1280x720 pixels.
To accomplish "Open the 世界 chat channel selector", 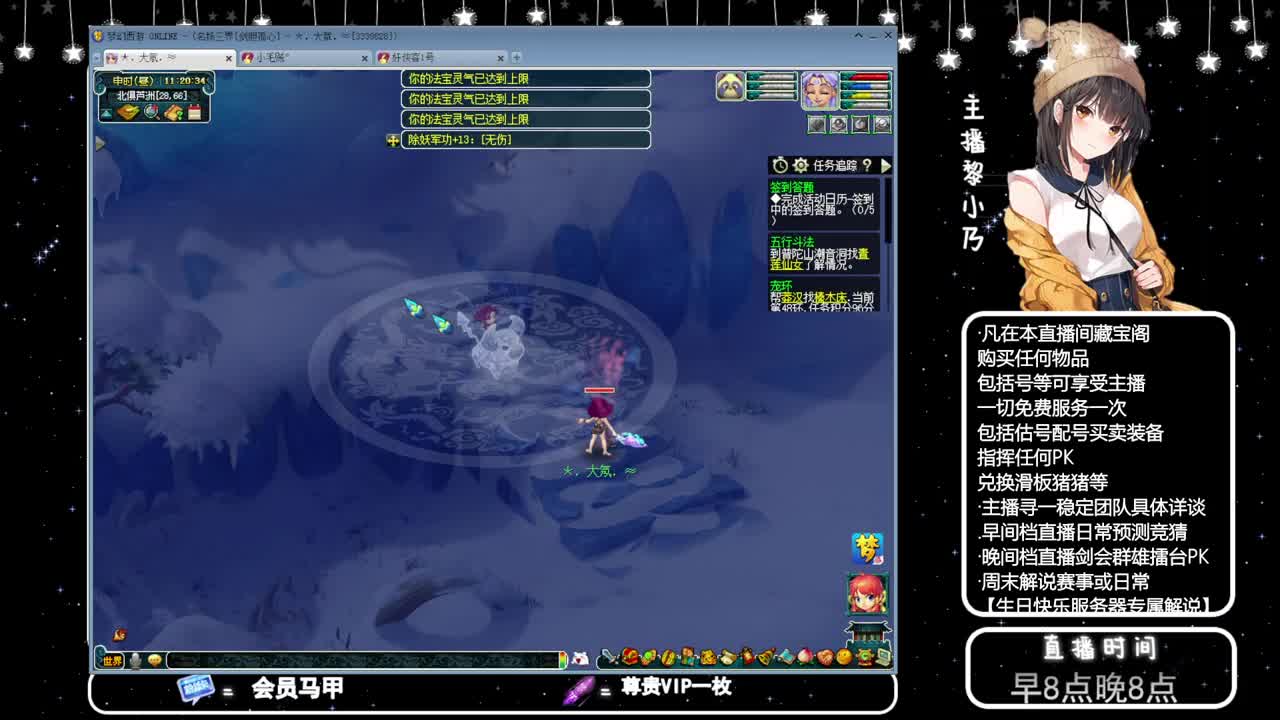I will pos(112,661).
